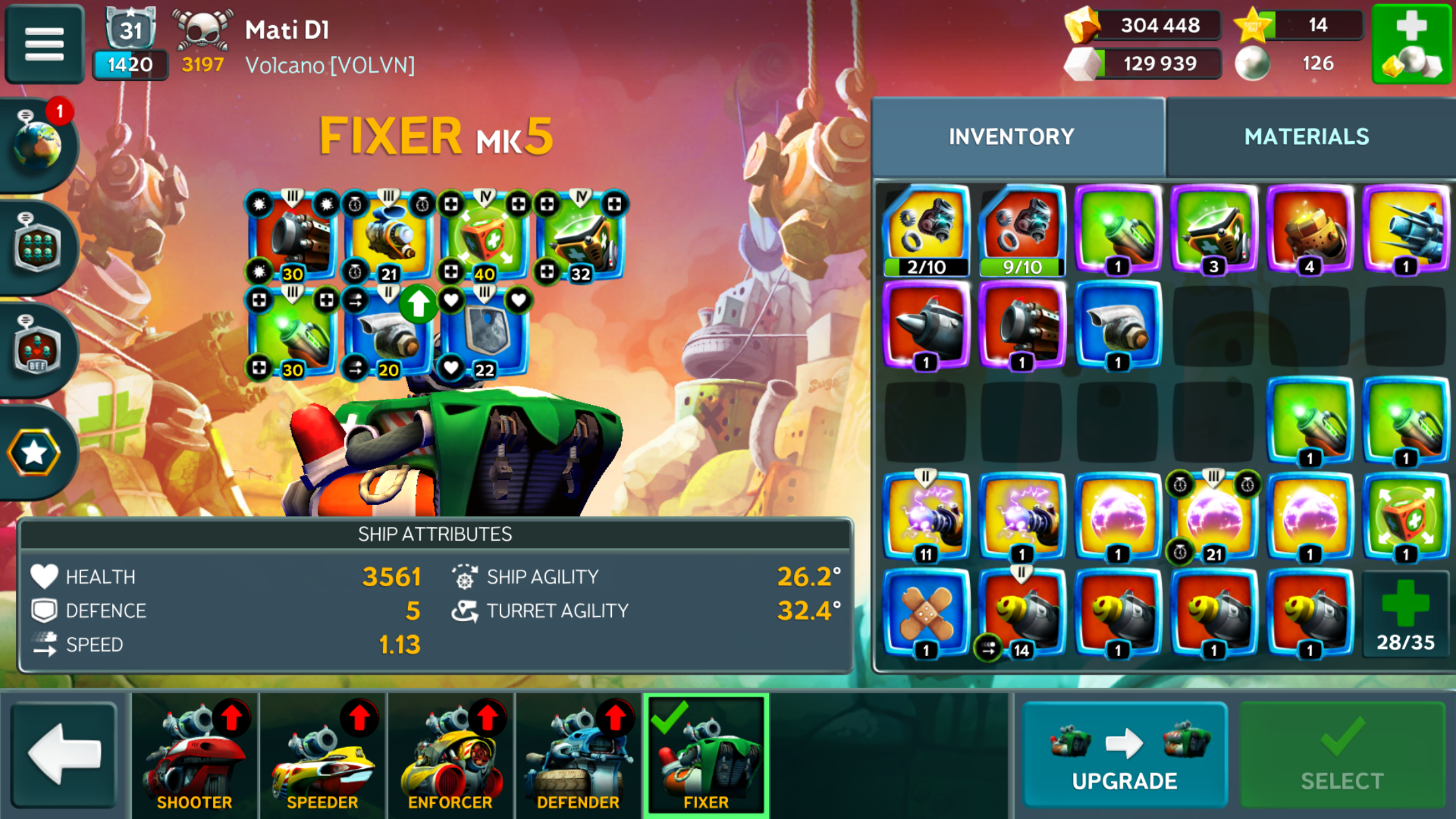
Task: Switch to the Defender ship
Action: pos(578,755)
